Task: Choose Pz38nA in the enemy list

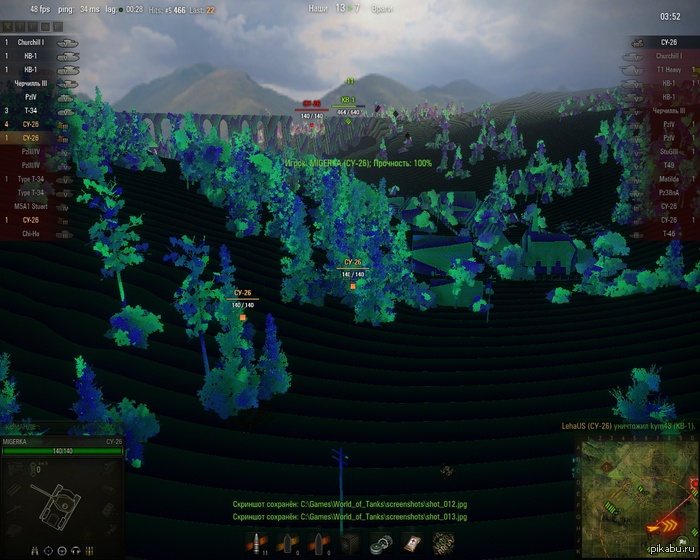Action: click(669, 192)
